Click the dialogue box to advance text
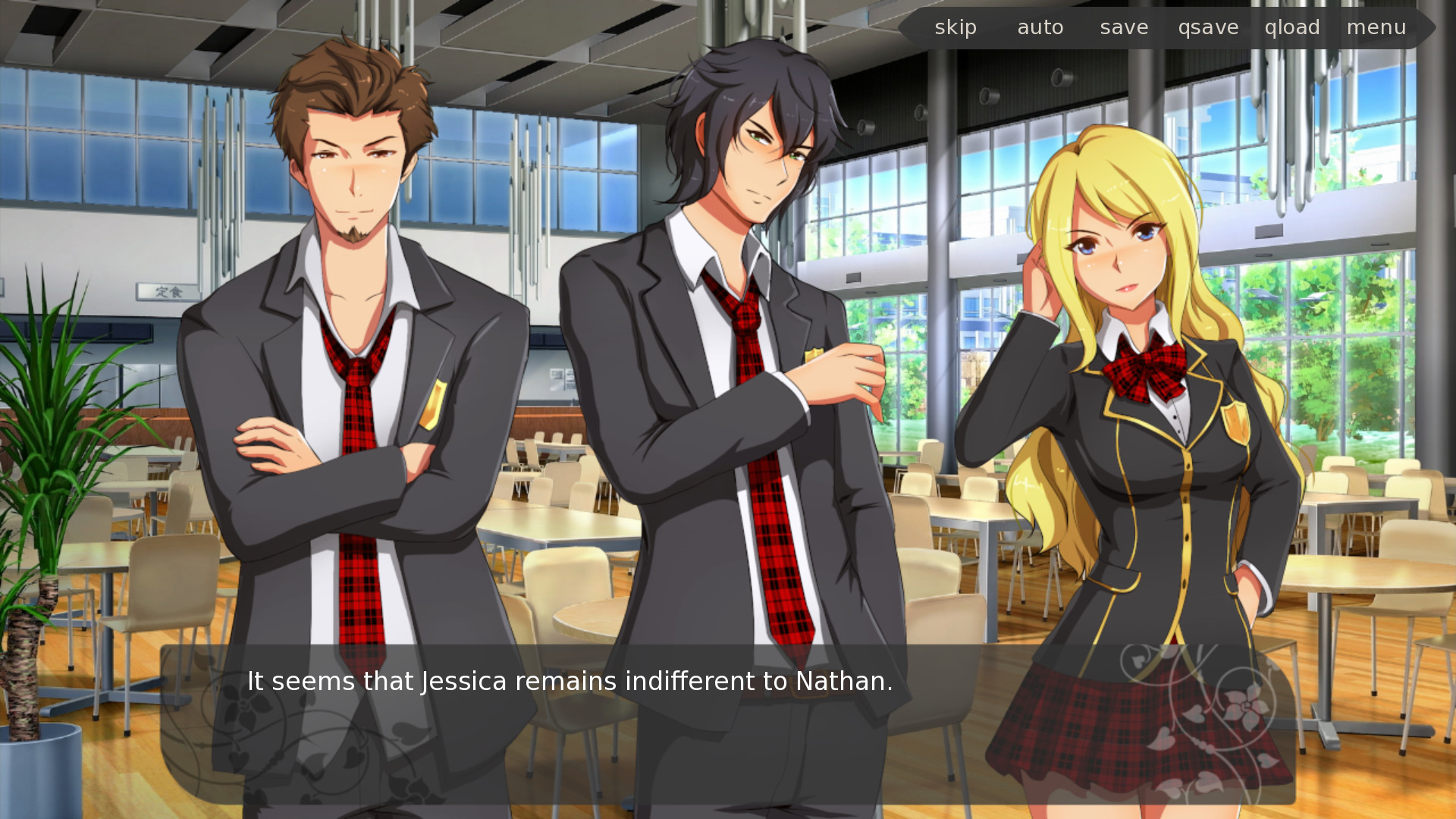Screen dimensions: 1456x819 [728, 728]
